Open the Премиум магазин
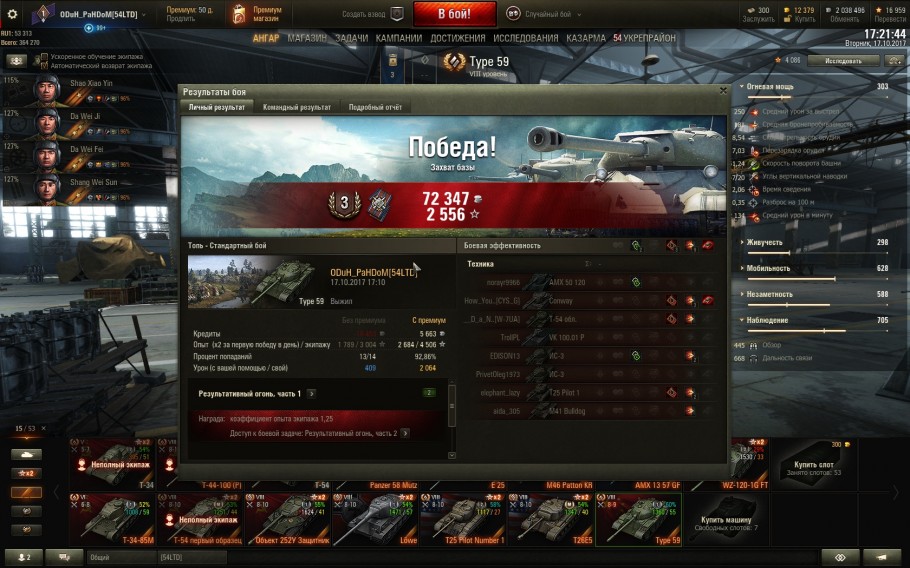Image resolution: width=910 pixels, height=568 pixels. click(255, 13)
